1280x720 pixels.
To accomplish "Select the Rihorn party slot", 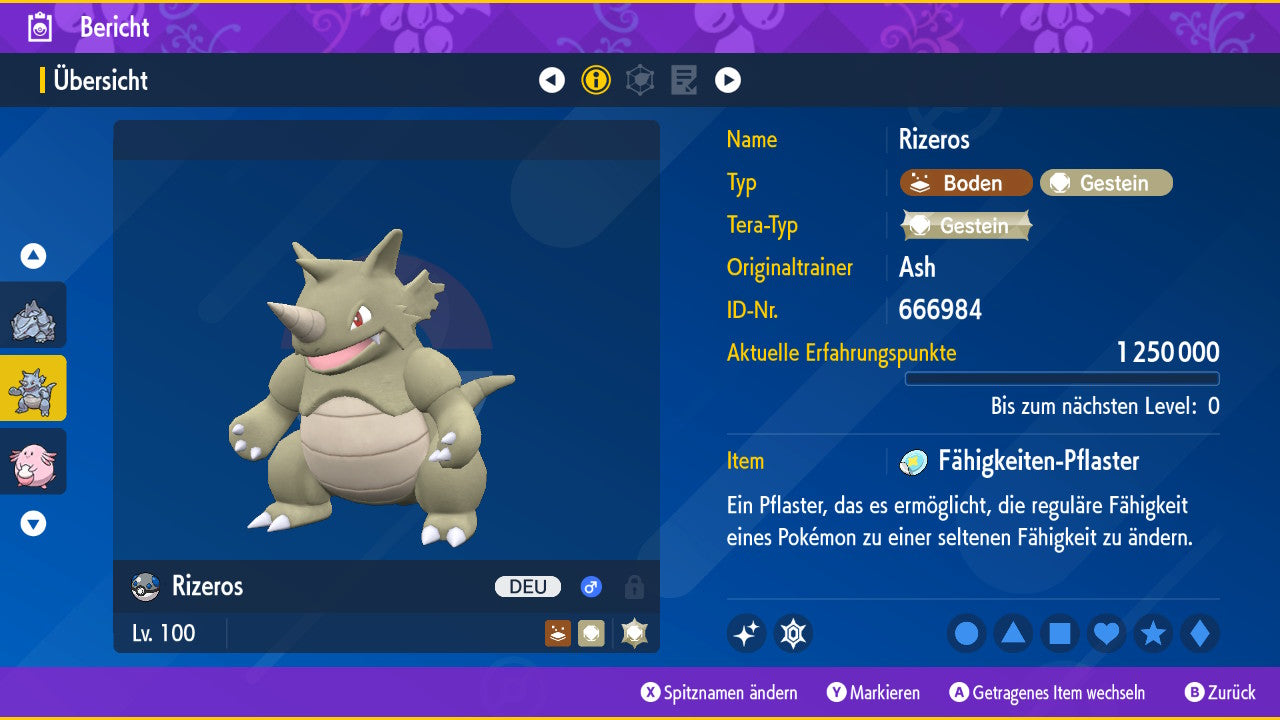I will click(33, 316).
